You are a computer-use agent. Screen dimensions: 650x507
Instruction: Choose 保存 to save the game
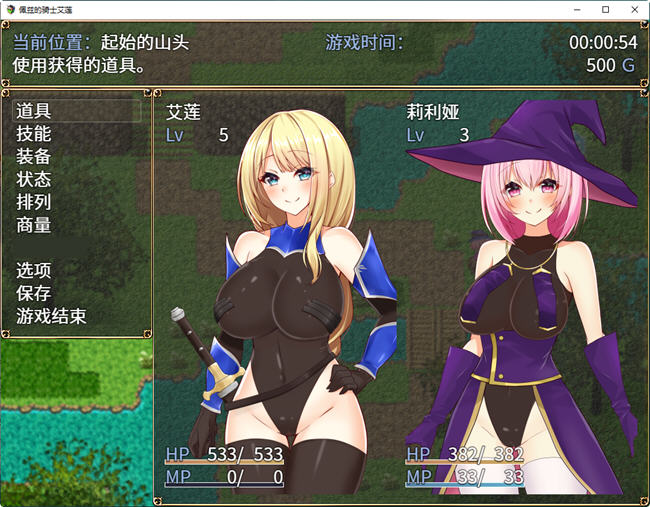35,294
